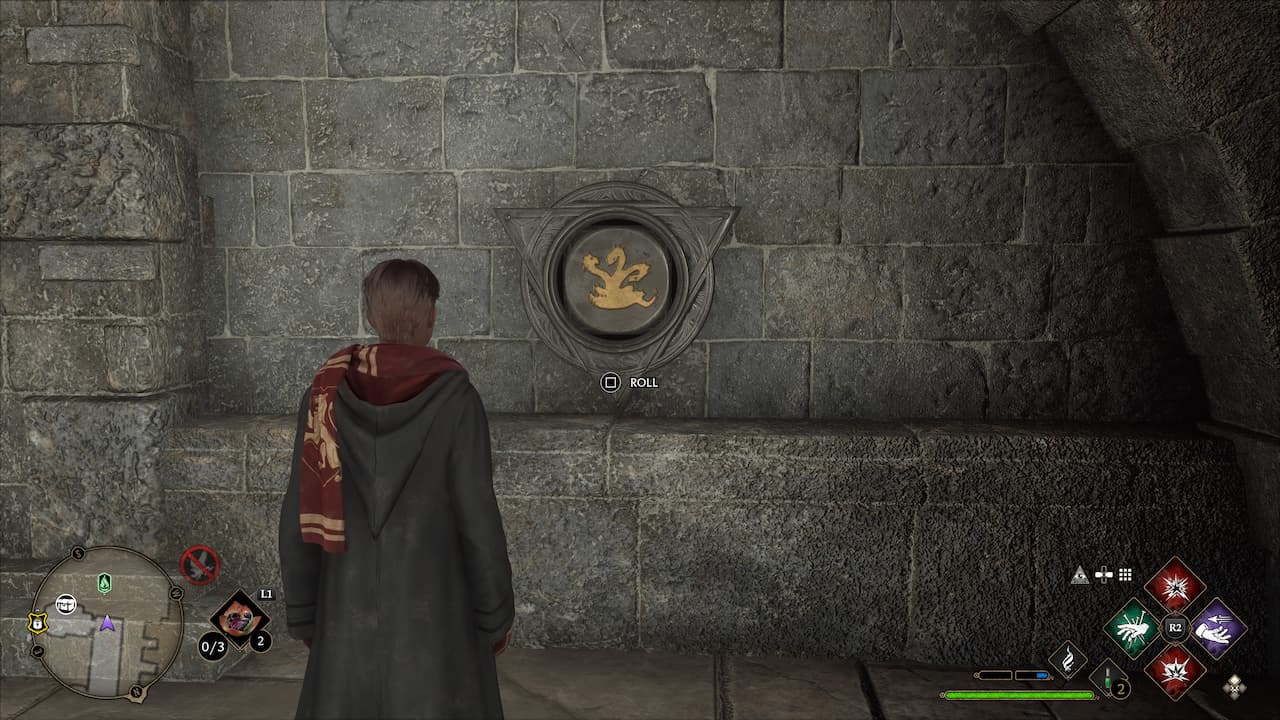Viewport: 1280px width, 720px height.
Task: Click the potion bottle icon showing 2
Action: click(x=1108, y=678)
